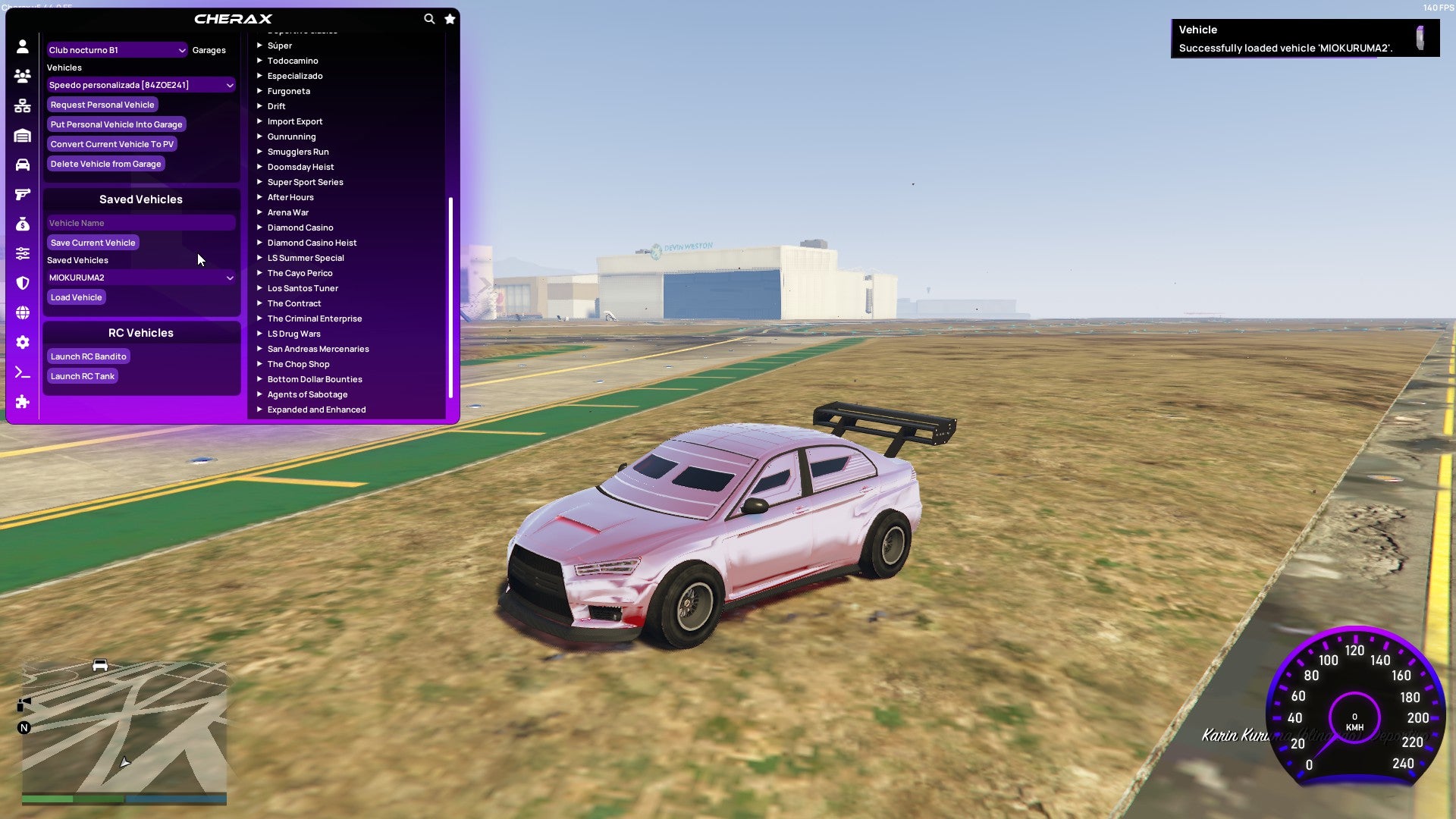Open the Settings gear icon
The width and height of the screenshot is (1456, 819).
coord(22,342)
